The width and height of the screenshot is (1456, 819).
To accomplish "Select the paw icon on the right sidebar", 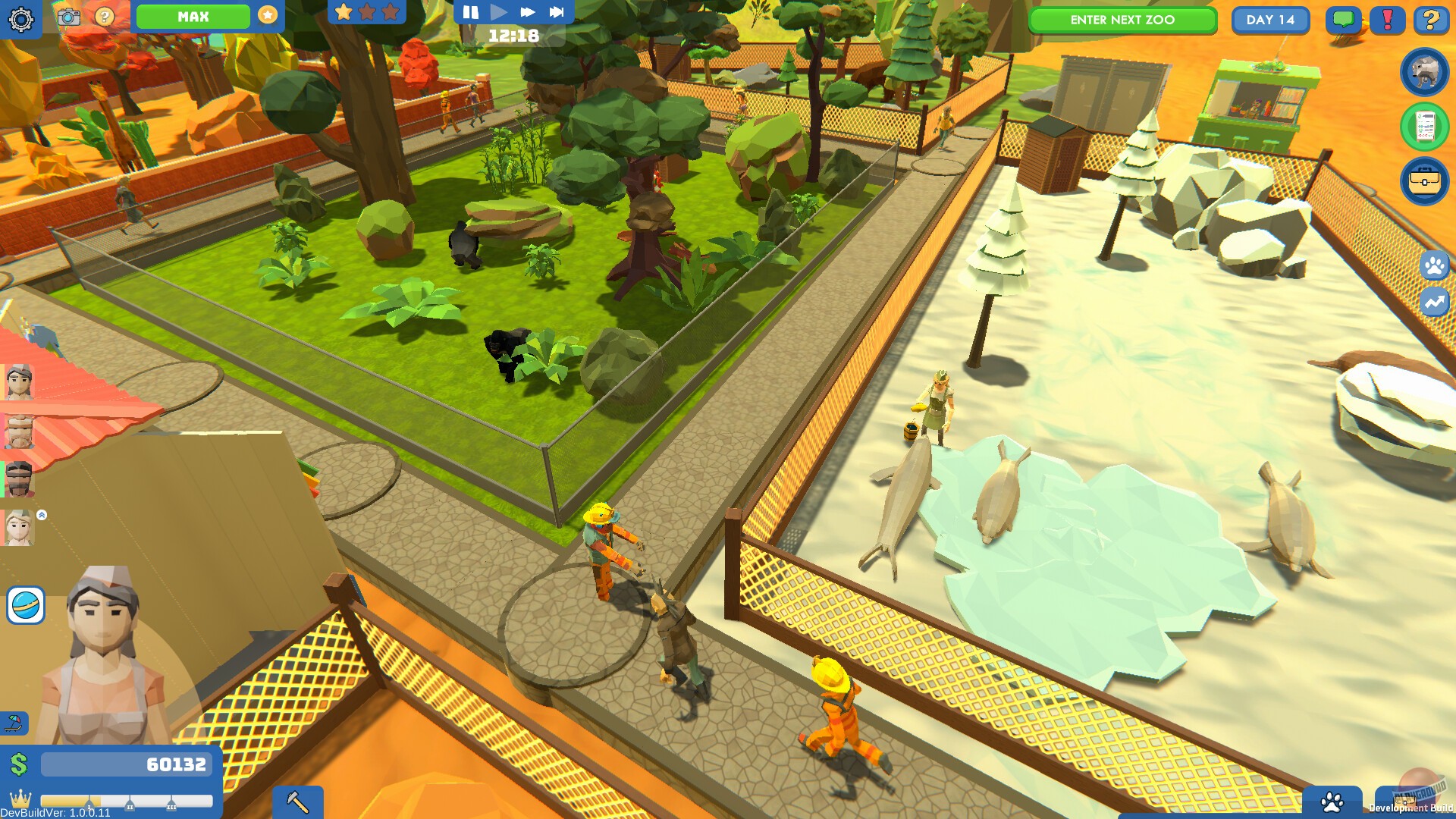I will pyautogui.click(x=1436, y=266).
